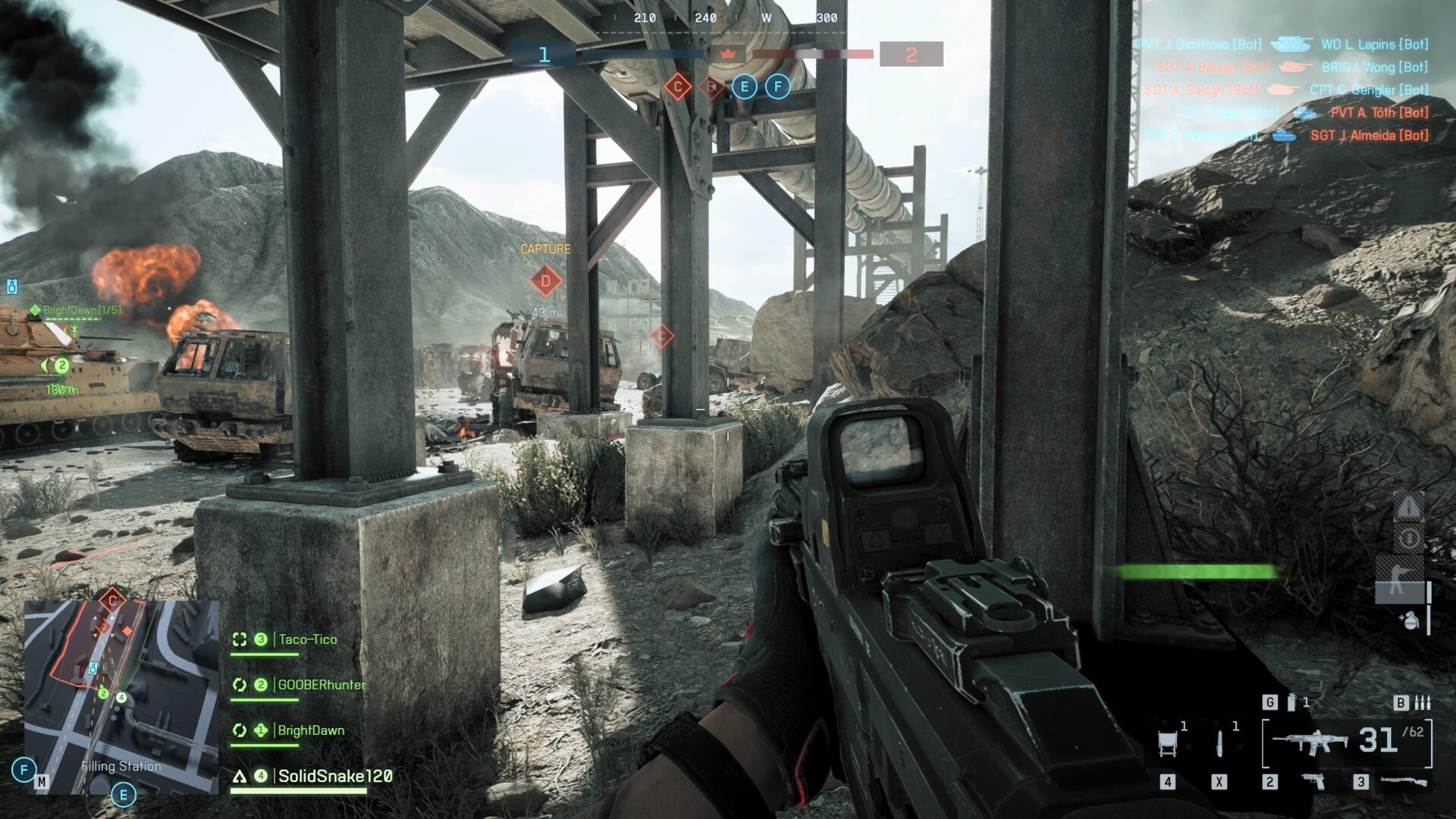This screenshot has width=1456, height=819.
Task: Select squad member GOOBERhunter
Action: 321,685
